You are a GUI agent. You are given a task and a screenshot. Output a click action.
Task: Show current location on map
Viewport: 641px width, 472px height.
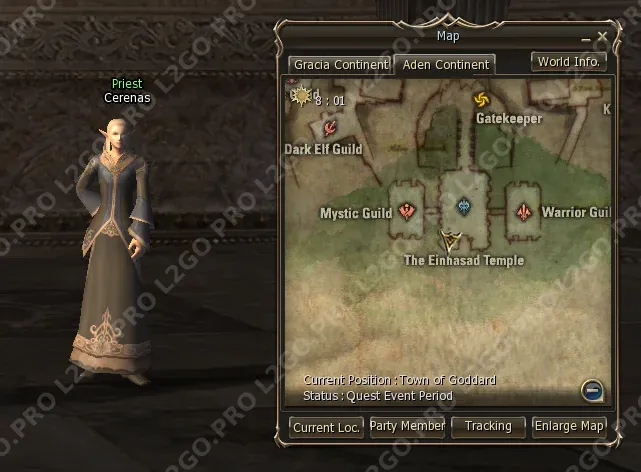[326, 427]
